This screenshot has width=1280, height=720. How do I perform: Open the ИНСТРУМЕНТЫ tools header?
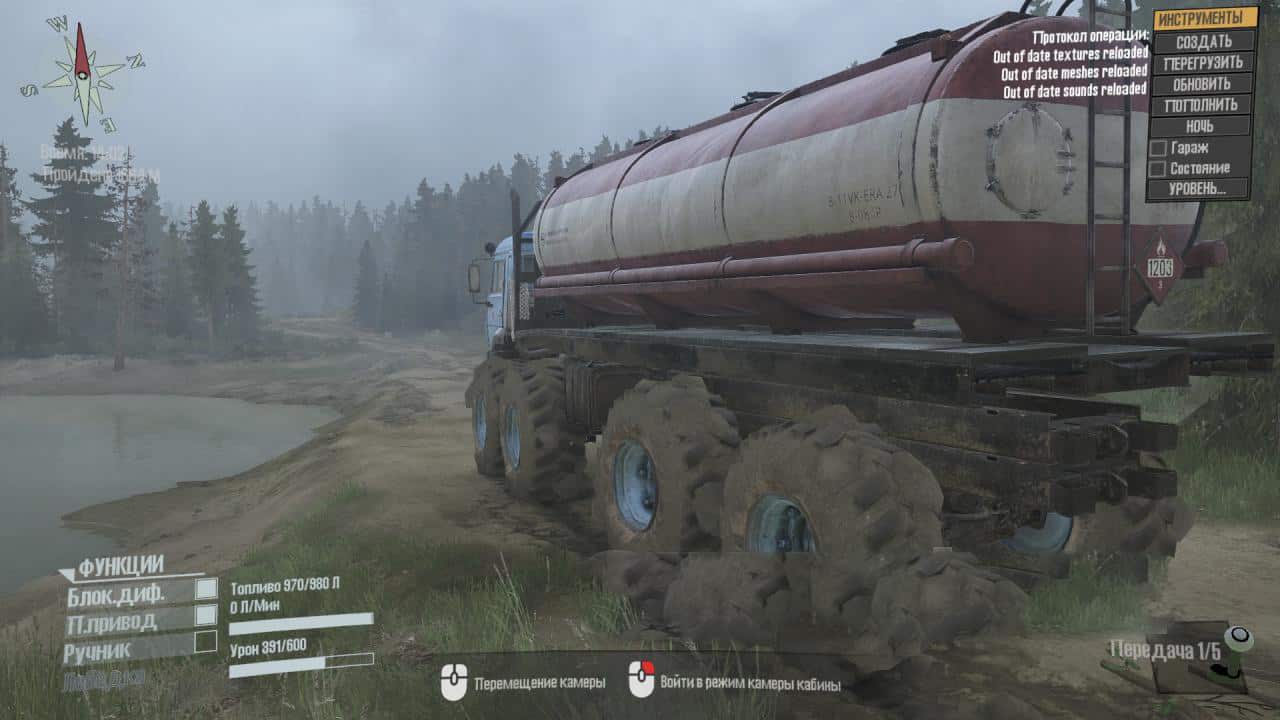click(1203, 18)
